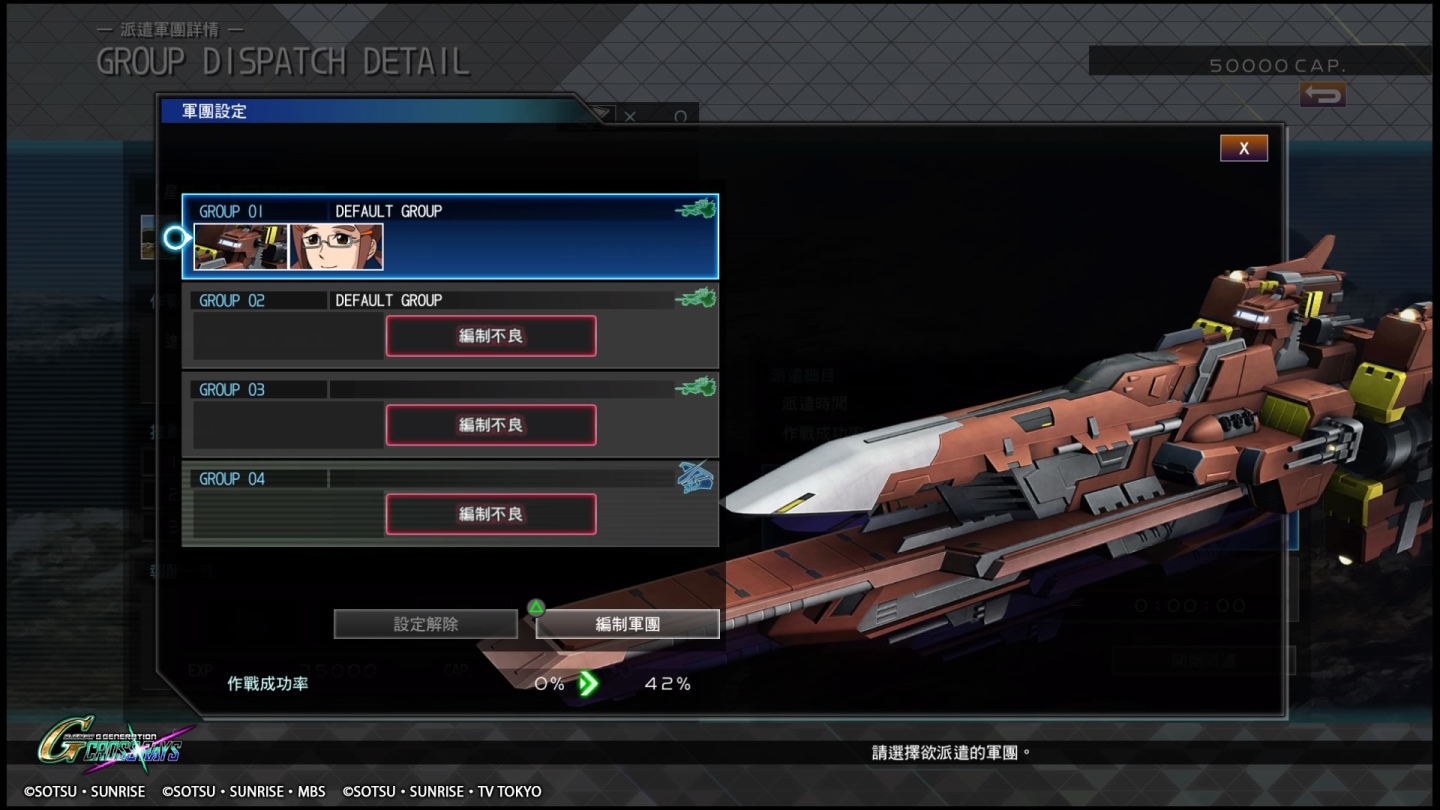This screenshot has height=810, width=1440.
Task: Close the panel with the X button
Action: 1243,147
